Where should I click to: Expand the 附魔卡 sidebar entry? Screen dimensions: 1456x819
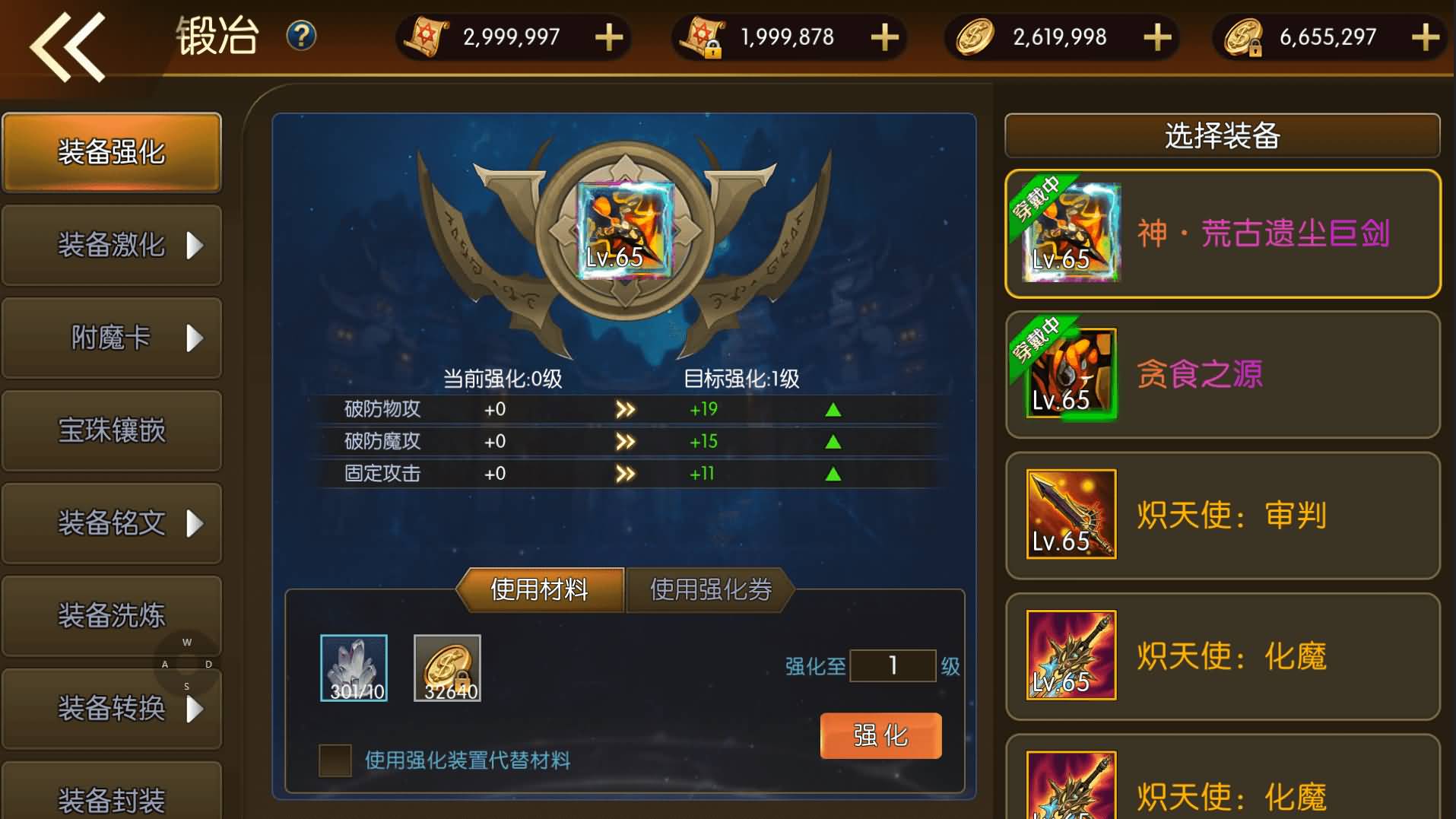pyautogui.click(x=112, y=339)
